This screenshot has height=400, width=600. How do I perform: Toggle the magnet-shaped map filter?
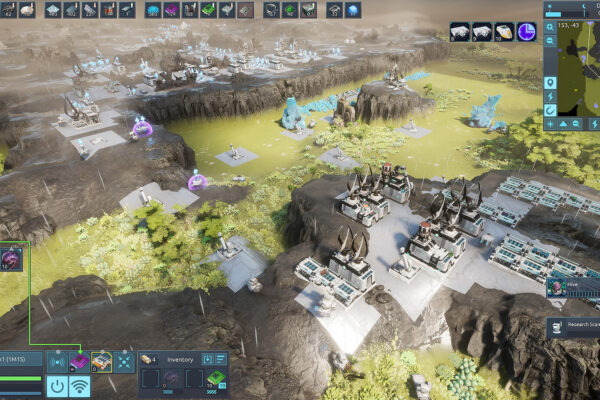550,109
